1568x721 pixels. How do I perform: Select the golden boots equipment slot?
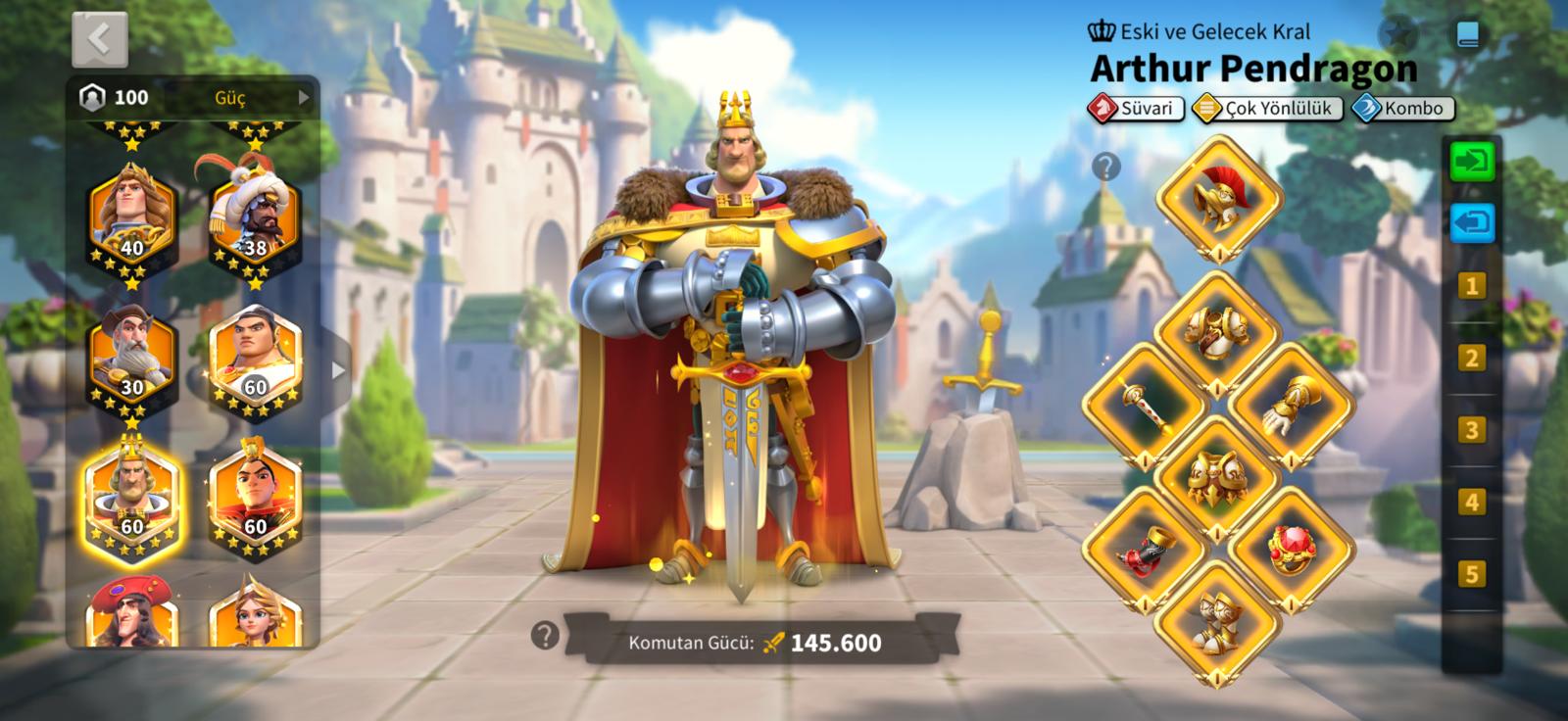[x=1218, y=622]
